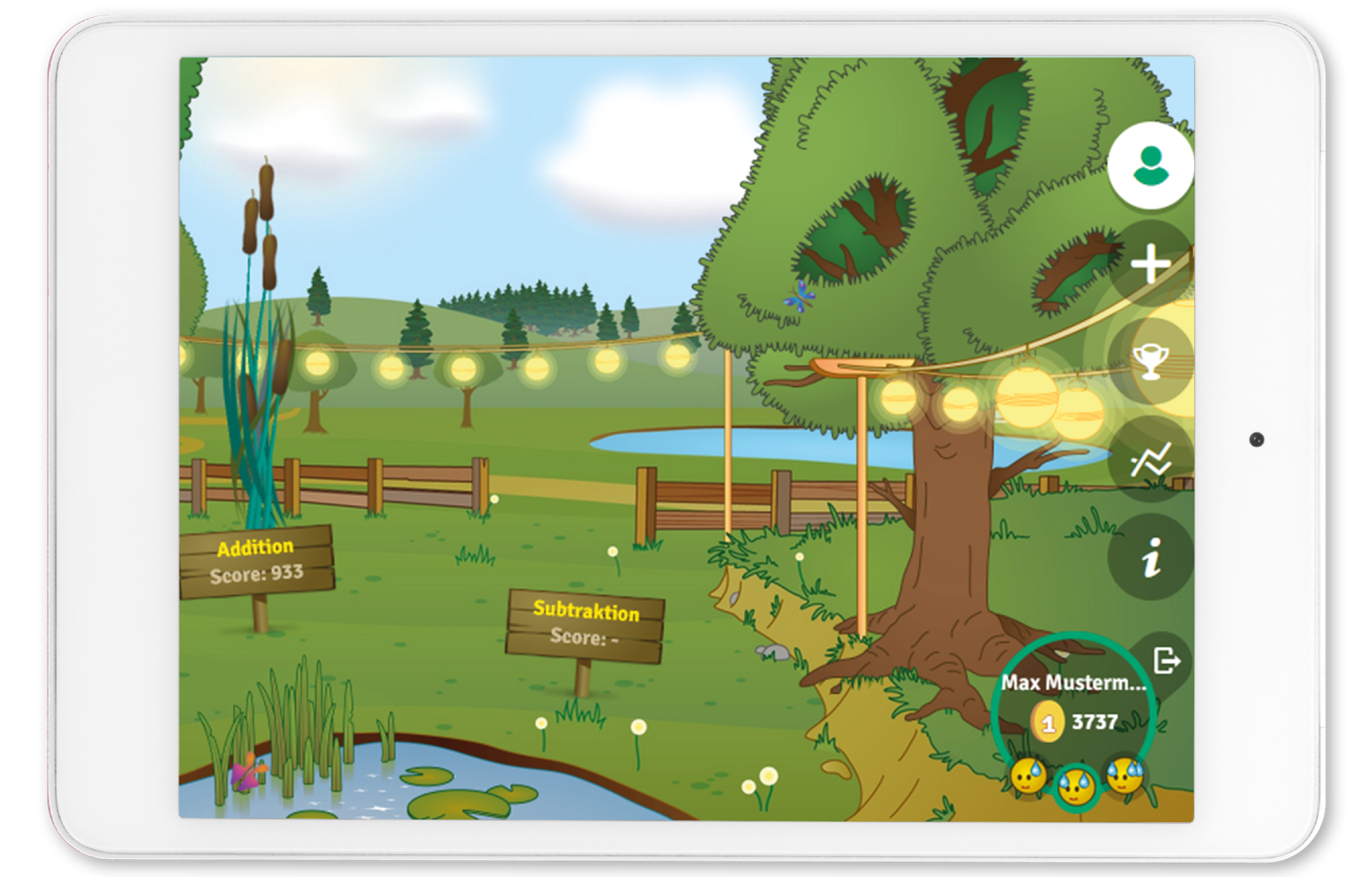Viewport: 1372px width, 877px height.
Task: Select the one-sweat-drop difficulty face
Action: point(1028,776)
